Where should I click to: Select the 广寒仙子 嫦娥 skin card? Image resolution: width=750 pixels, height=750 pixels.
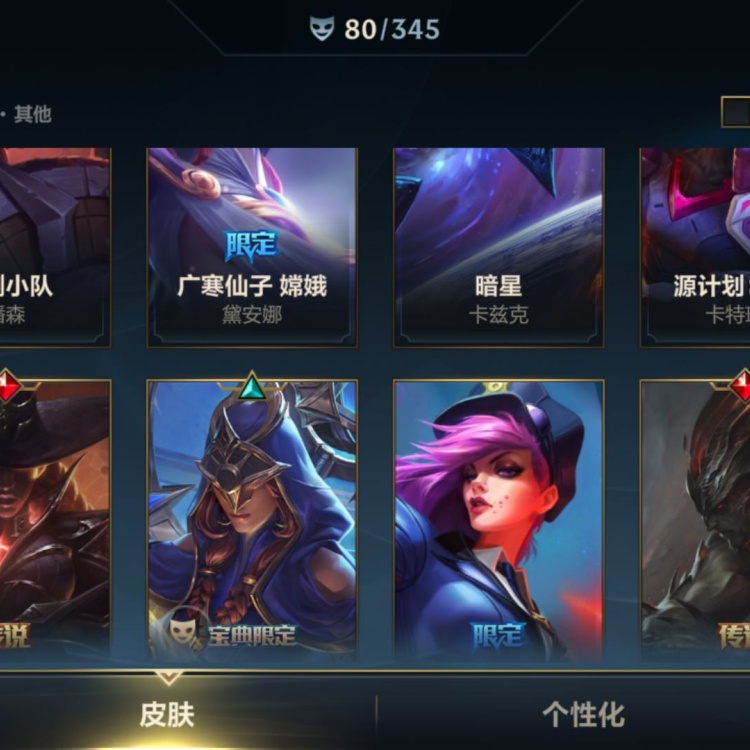click(252, 247)
